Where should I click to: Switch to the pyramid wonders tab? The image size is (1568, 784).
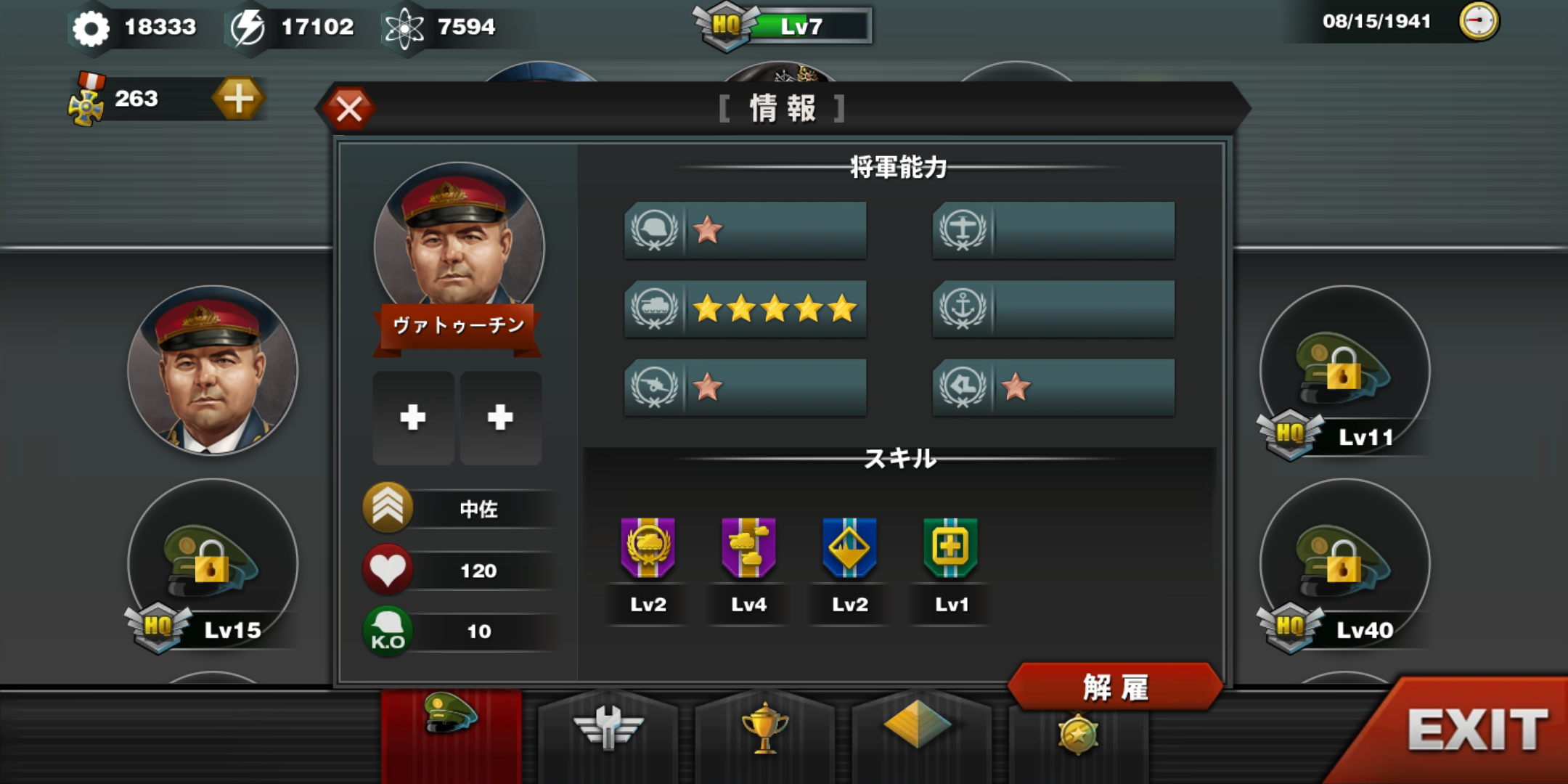[918, 726]
